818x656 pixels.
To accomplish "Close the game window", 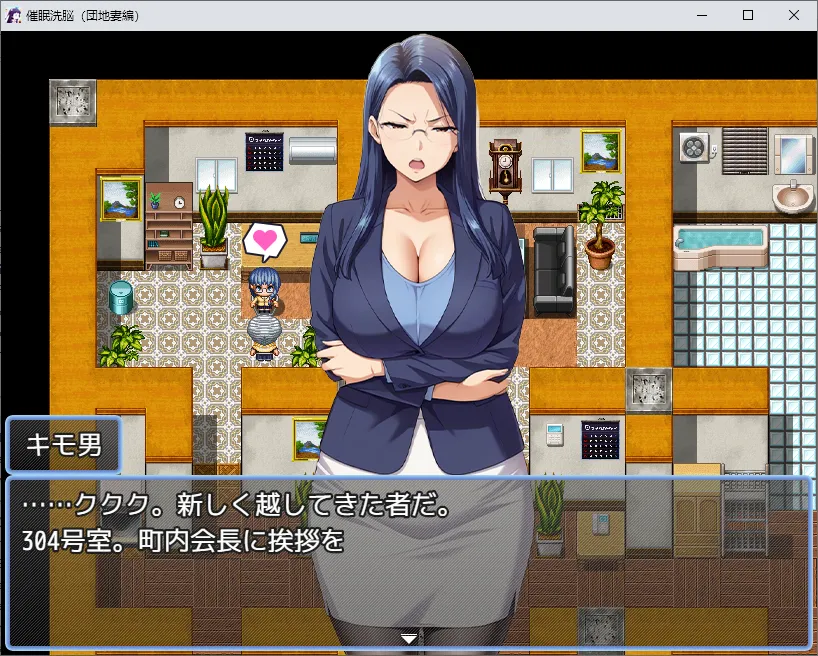I will coord(793,15).
